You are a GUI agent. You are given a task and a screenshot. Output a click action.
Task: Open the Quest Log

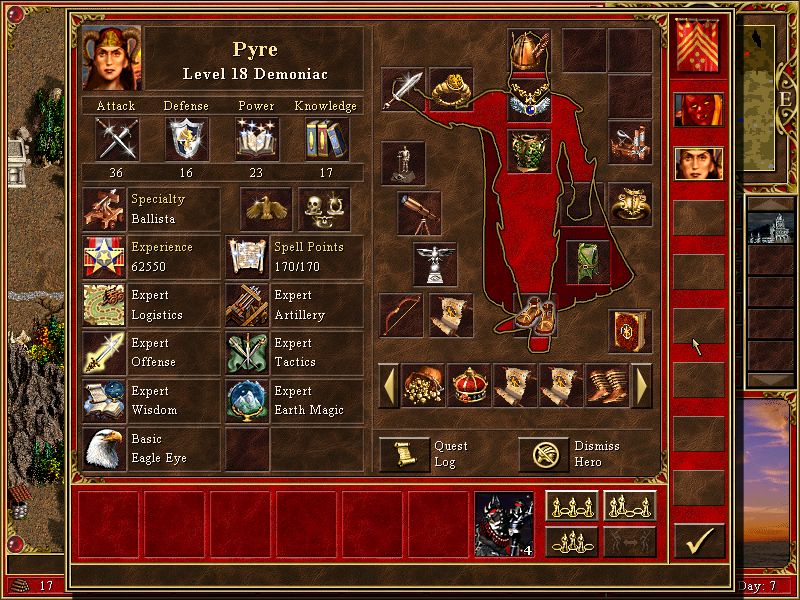coord(404,454)
